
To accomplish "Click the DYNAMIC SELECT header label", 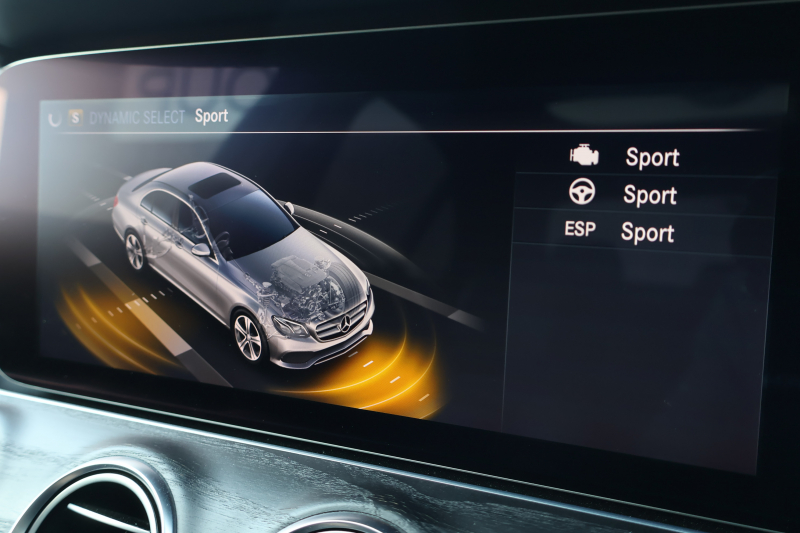I will (137, 117).
